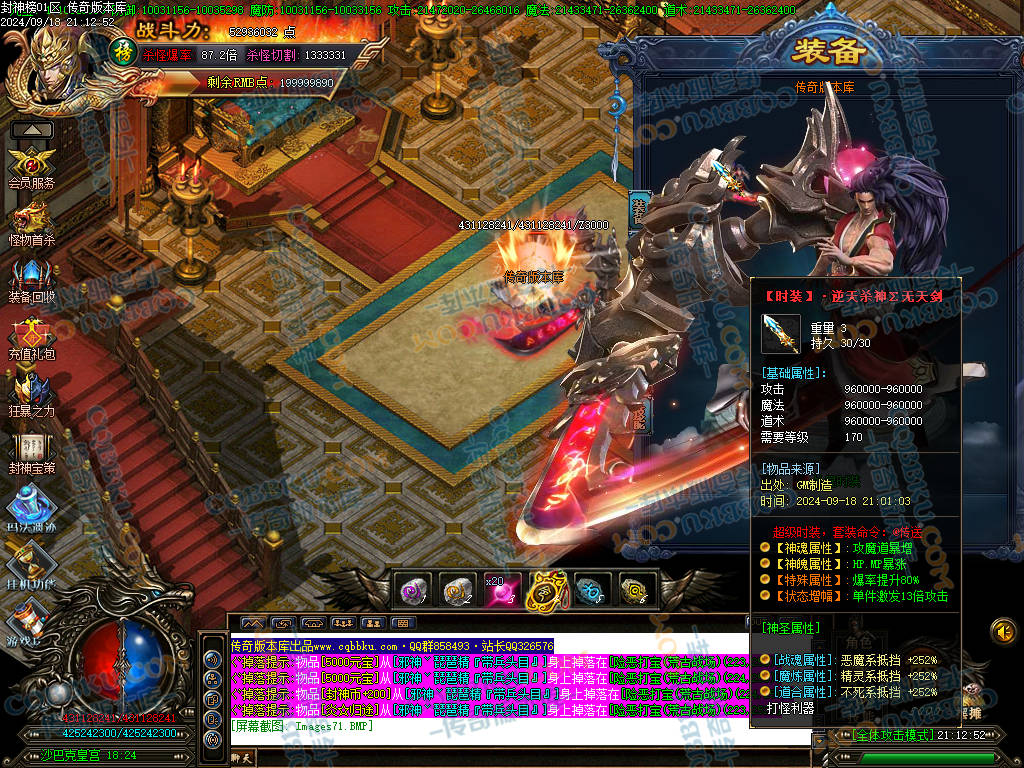Use the blue rune stone in slot 5
The height and width of the screenshot is (768, 1024).
pyautogui.click(x=590, y=590)
